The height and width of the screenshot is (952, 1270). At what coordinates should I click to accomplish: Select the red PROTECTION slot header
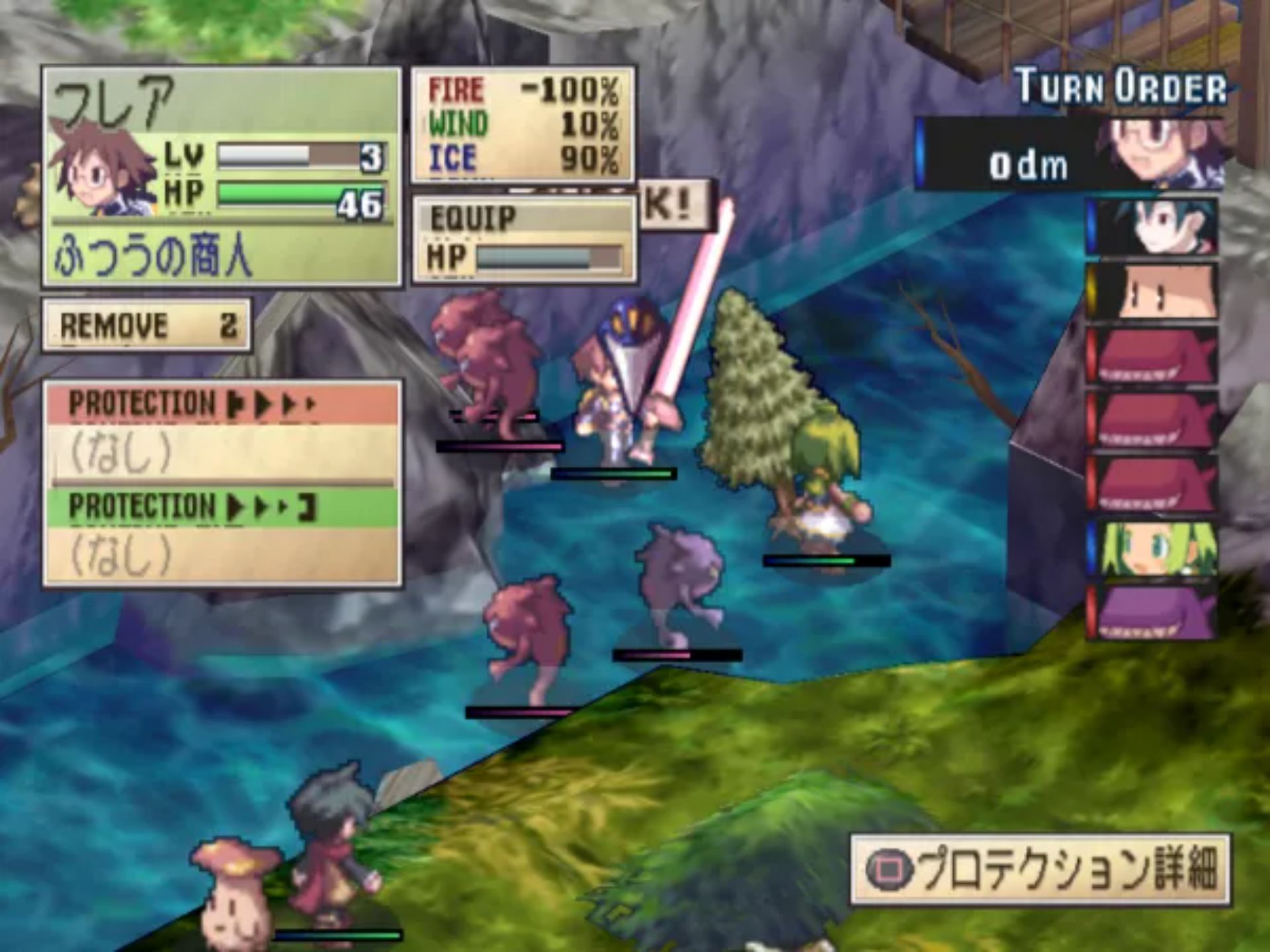[222, 403]
